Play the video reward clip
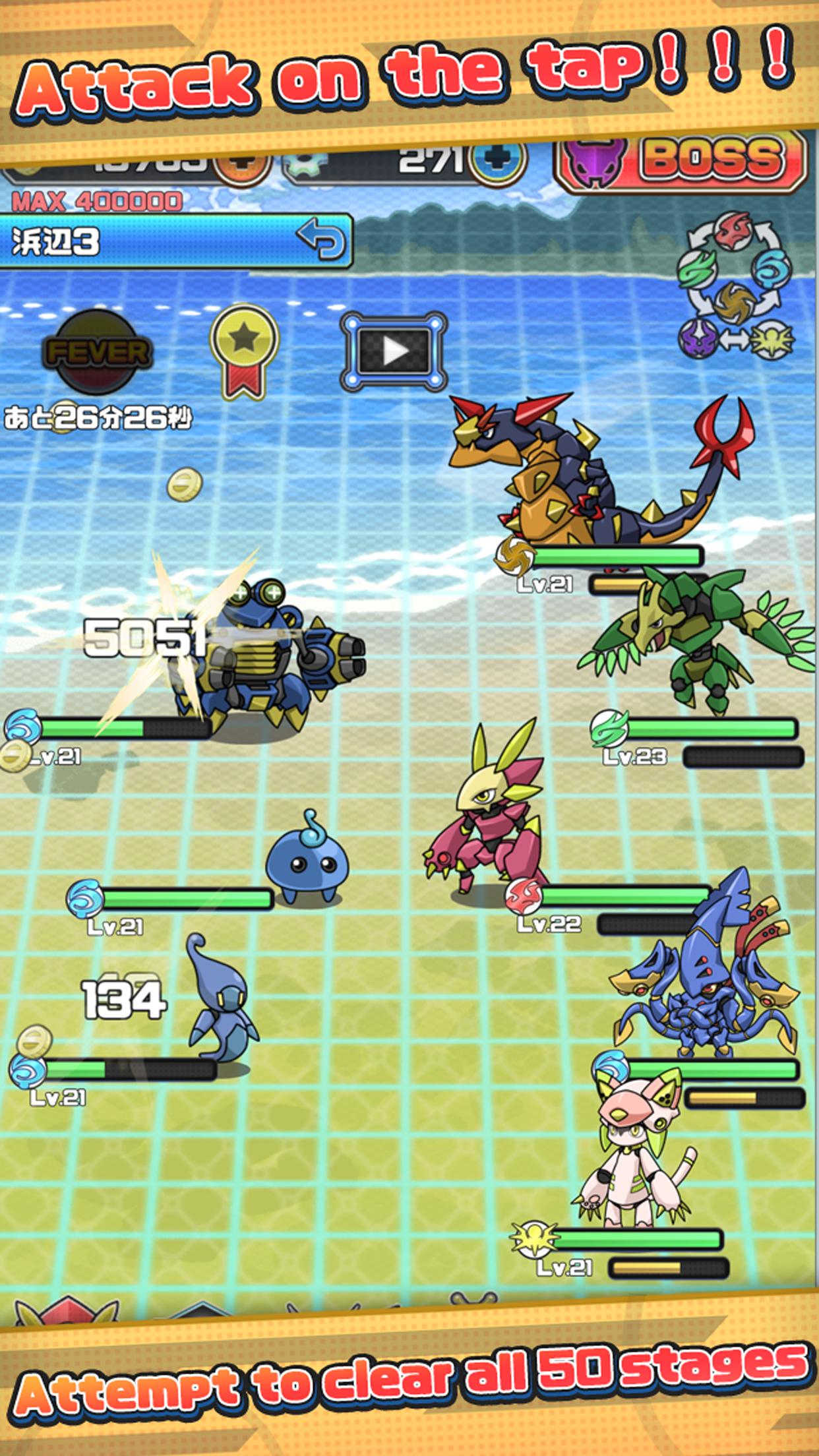Image resolution: width=819 pixels, height=1456 pixels. 394,351
